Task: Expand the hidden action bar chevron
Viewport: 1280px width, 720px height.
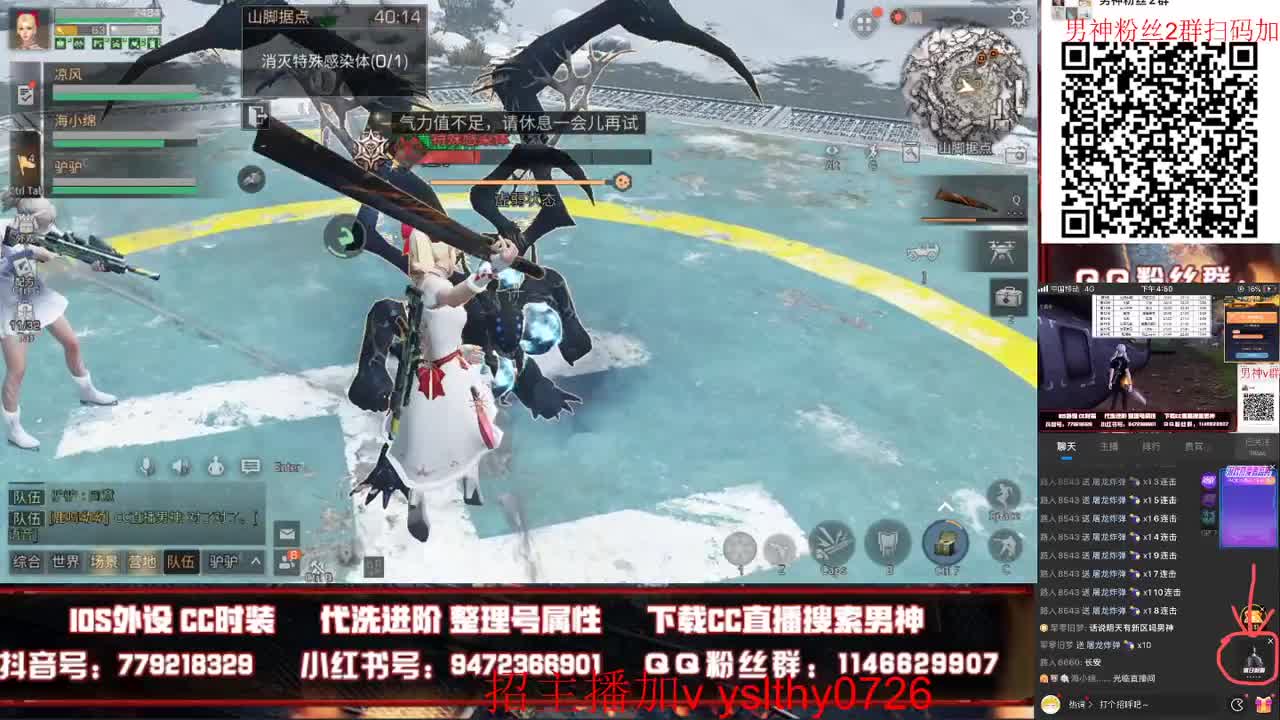Action: [x=945, y=505]
